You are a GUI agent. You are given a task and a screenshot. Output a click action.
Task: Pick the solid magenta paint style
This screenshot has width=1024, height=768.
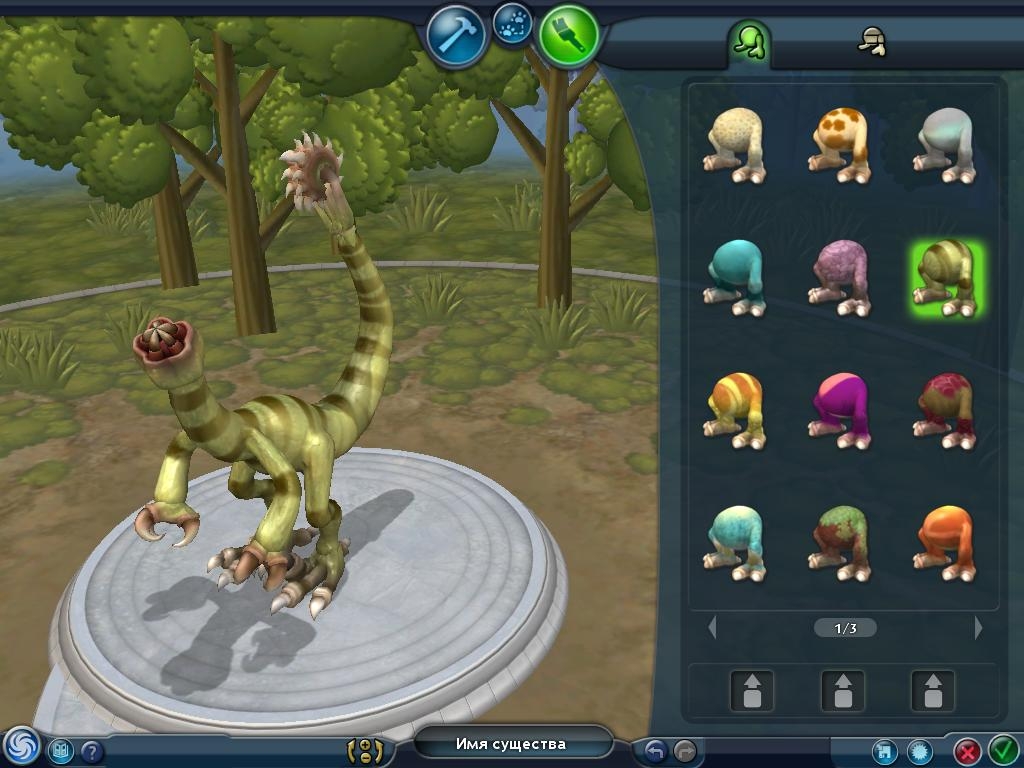840,408
